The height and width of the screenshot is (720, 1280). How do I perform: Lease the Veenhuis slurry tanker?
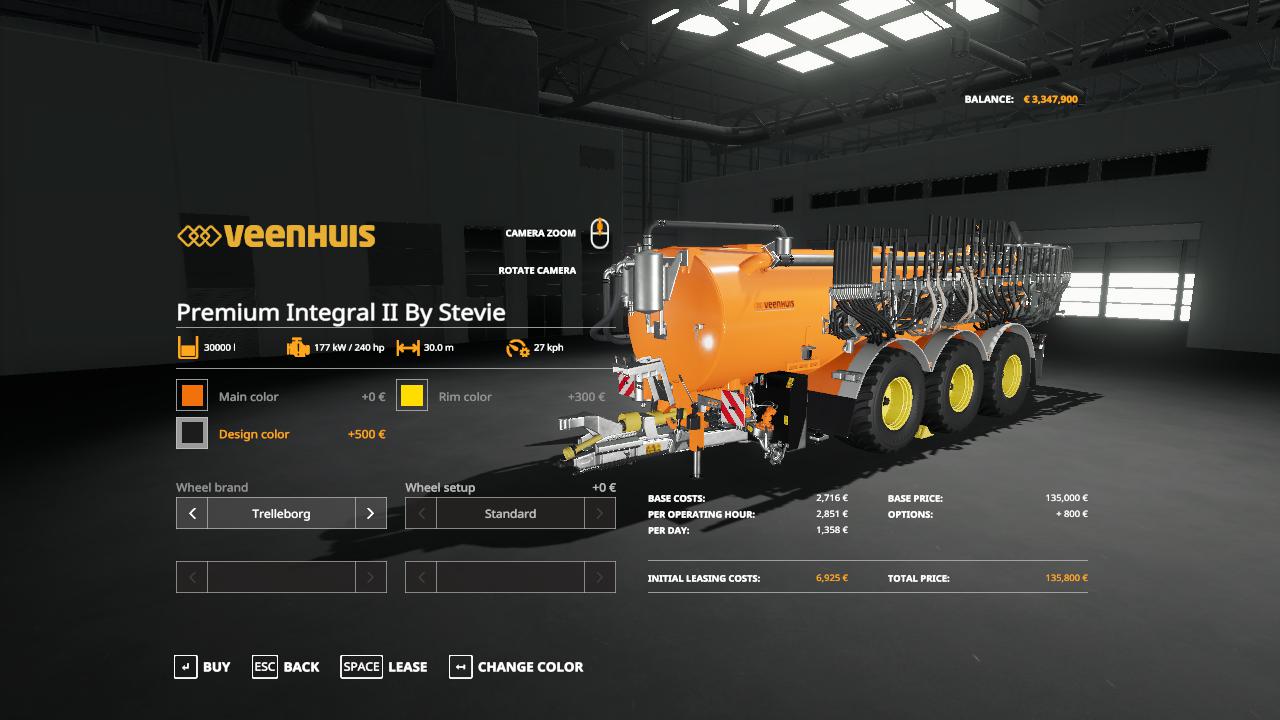coord(384,667)
